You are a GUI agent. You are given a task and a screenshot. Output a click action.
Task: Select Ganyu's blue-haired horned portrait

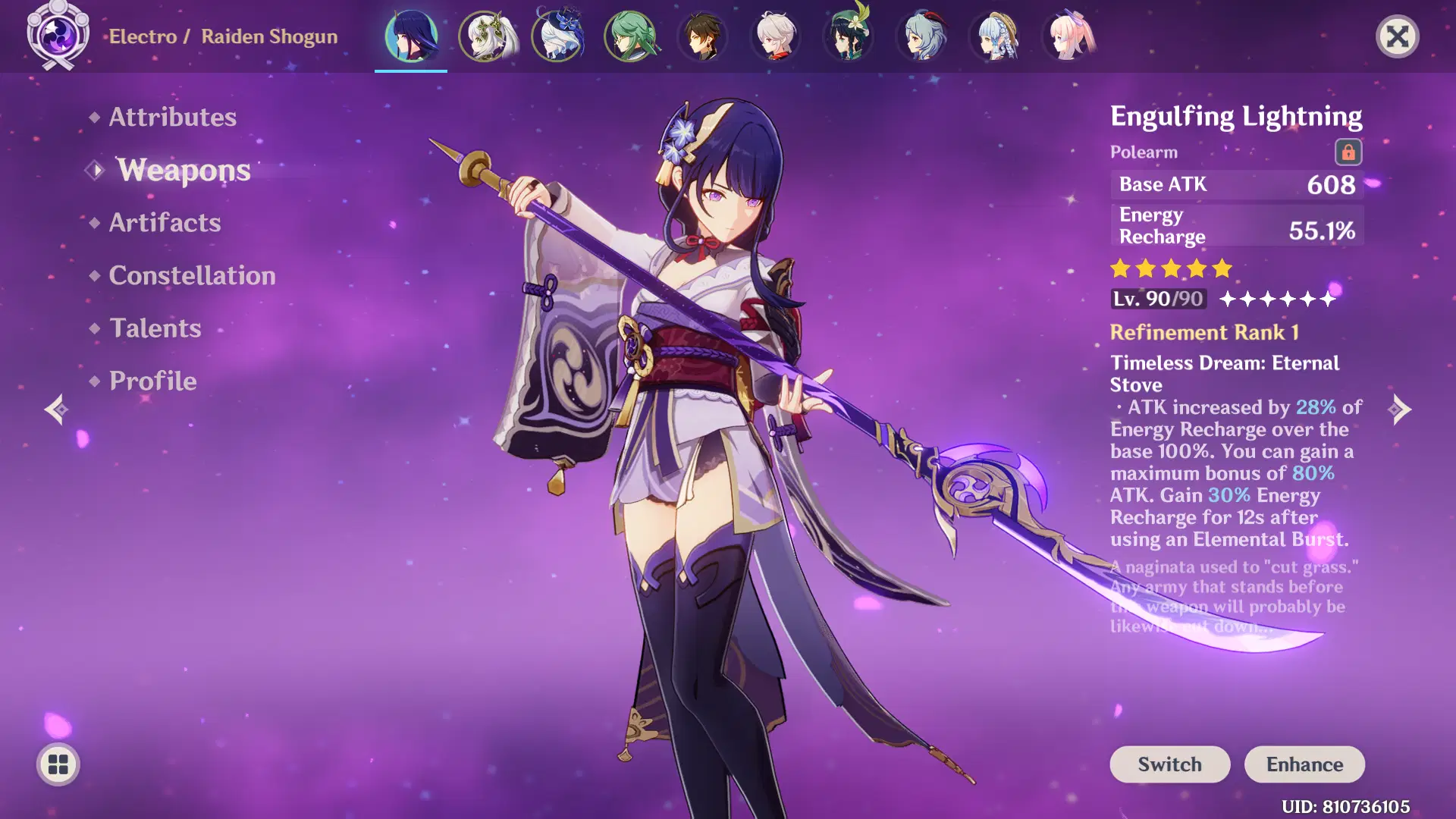tap(922, 36)
